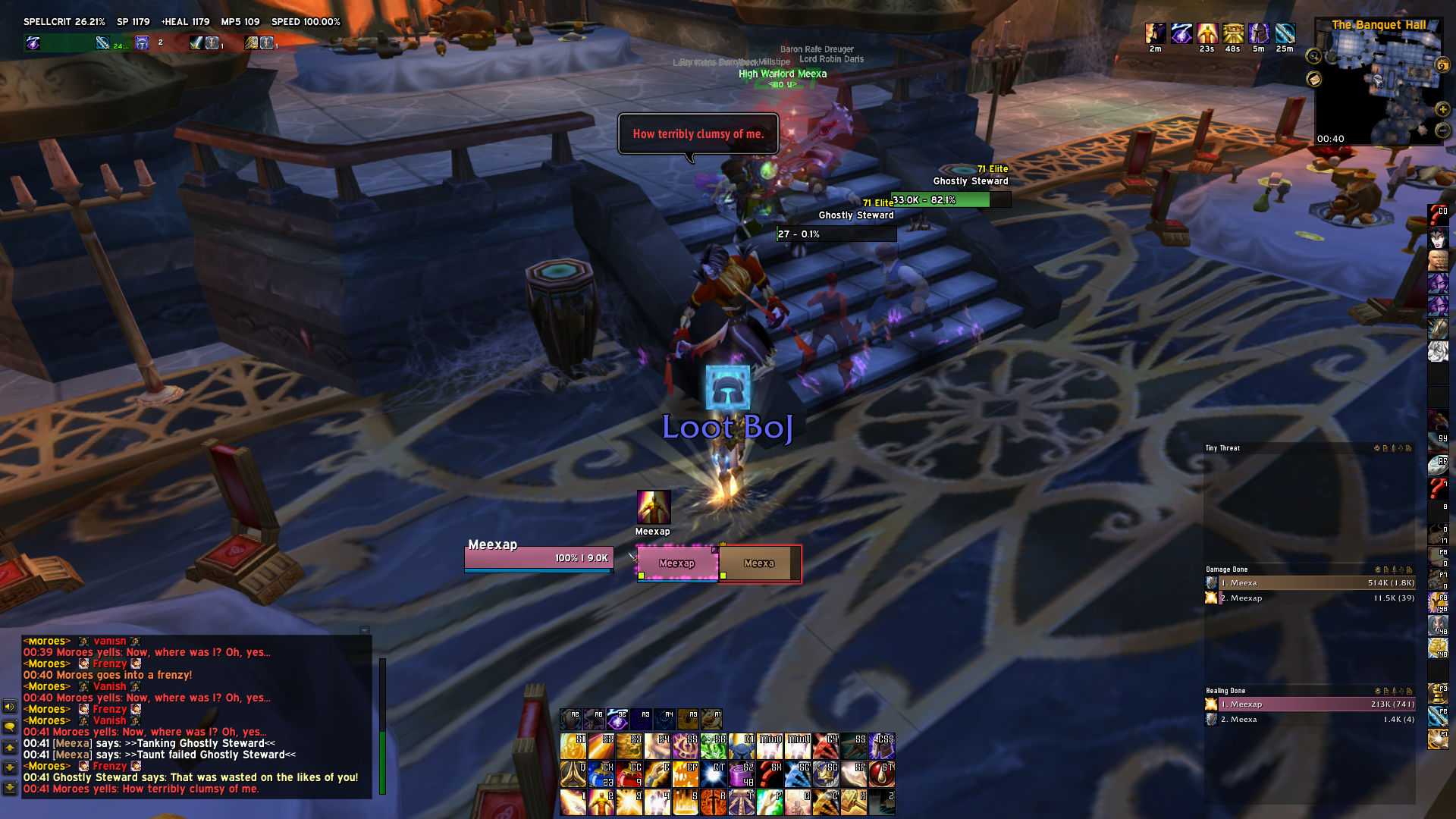
Task: Open the mail envelope icon by minimap
Action: tap(1314, 79)
